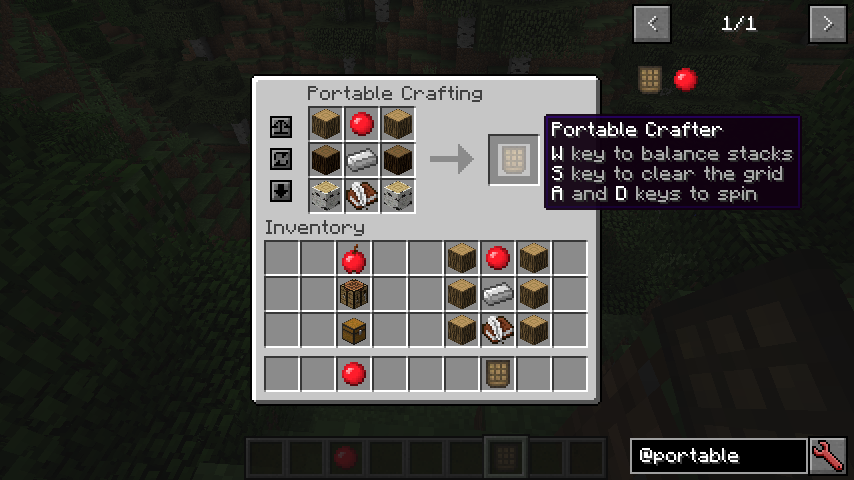This screenshot has width=854, height=480.
Task: Select the crafting table in the inventory
Action: [x=352, y=295]
